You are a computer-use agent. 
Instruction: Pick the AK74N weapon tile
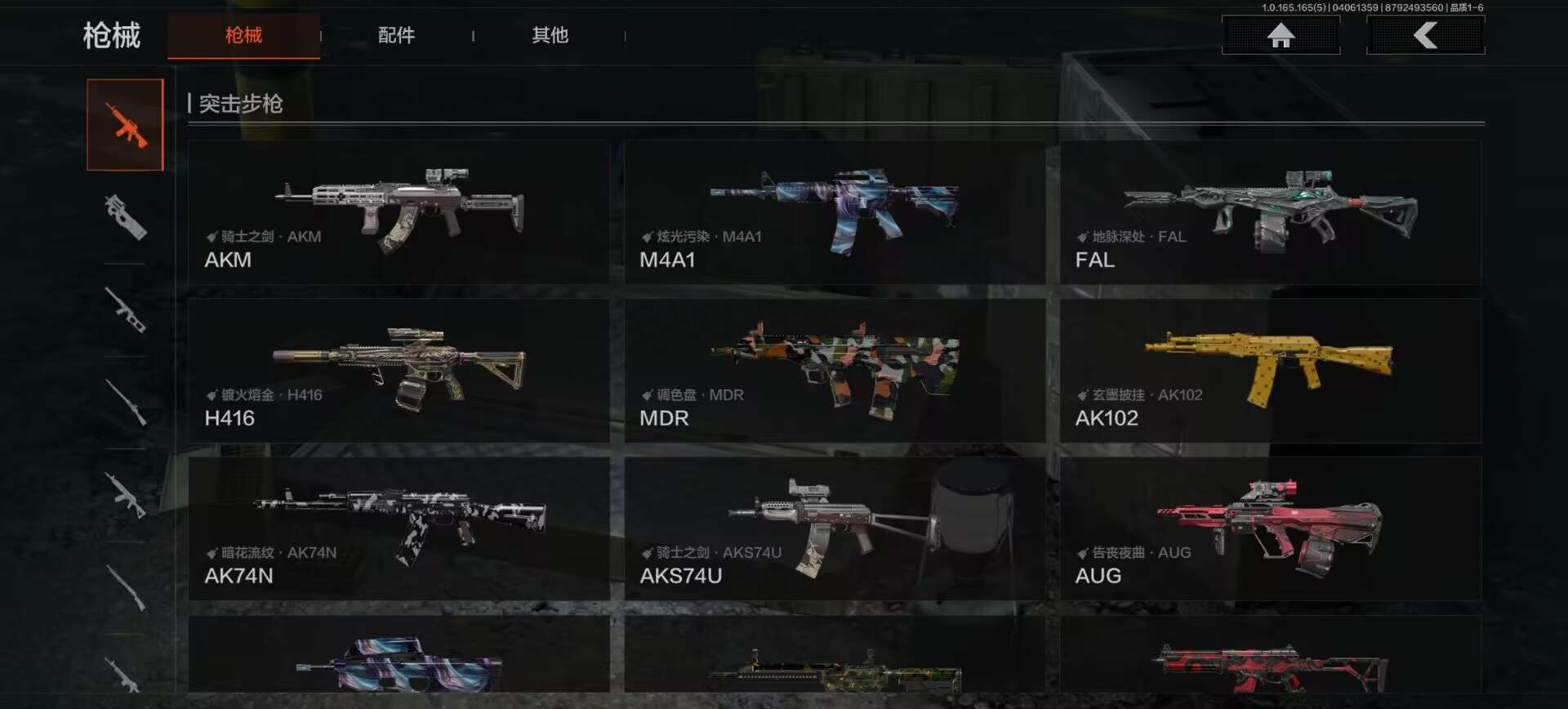399,528
